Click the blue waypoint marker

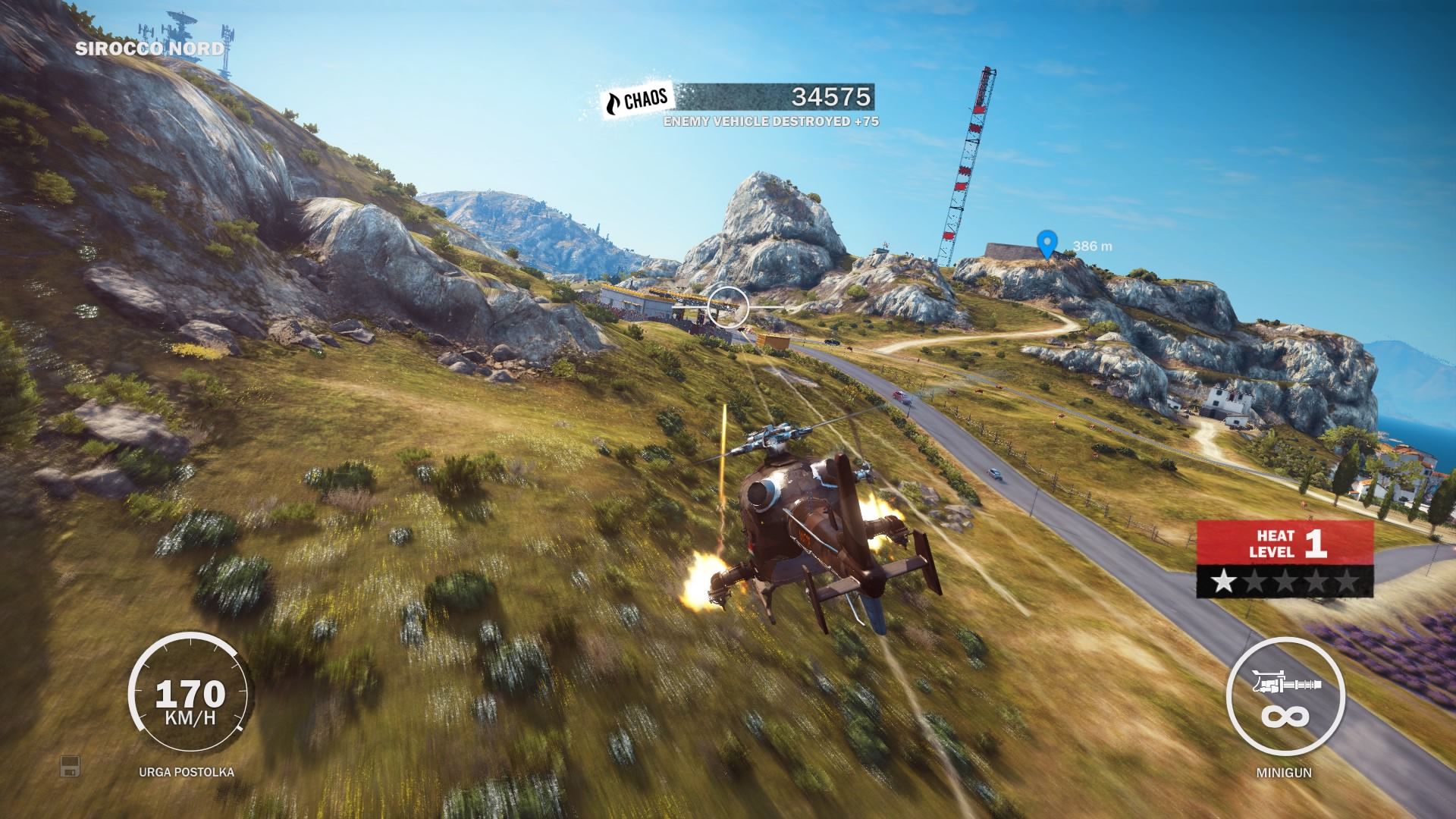[x=1047, y=244]
